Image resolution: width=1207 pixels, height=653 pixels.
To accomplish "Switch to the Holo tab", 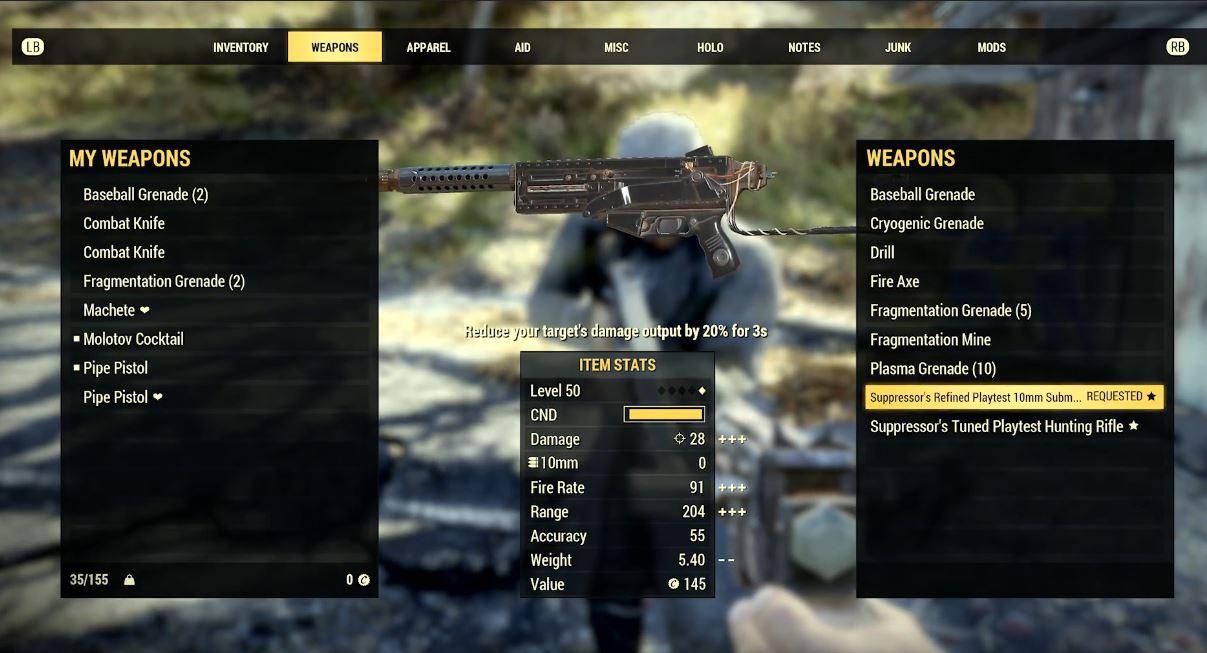I will click(710, 47).
